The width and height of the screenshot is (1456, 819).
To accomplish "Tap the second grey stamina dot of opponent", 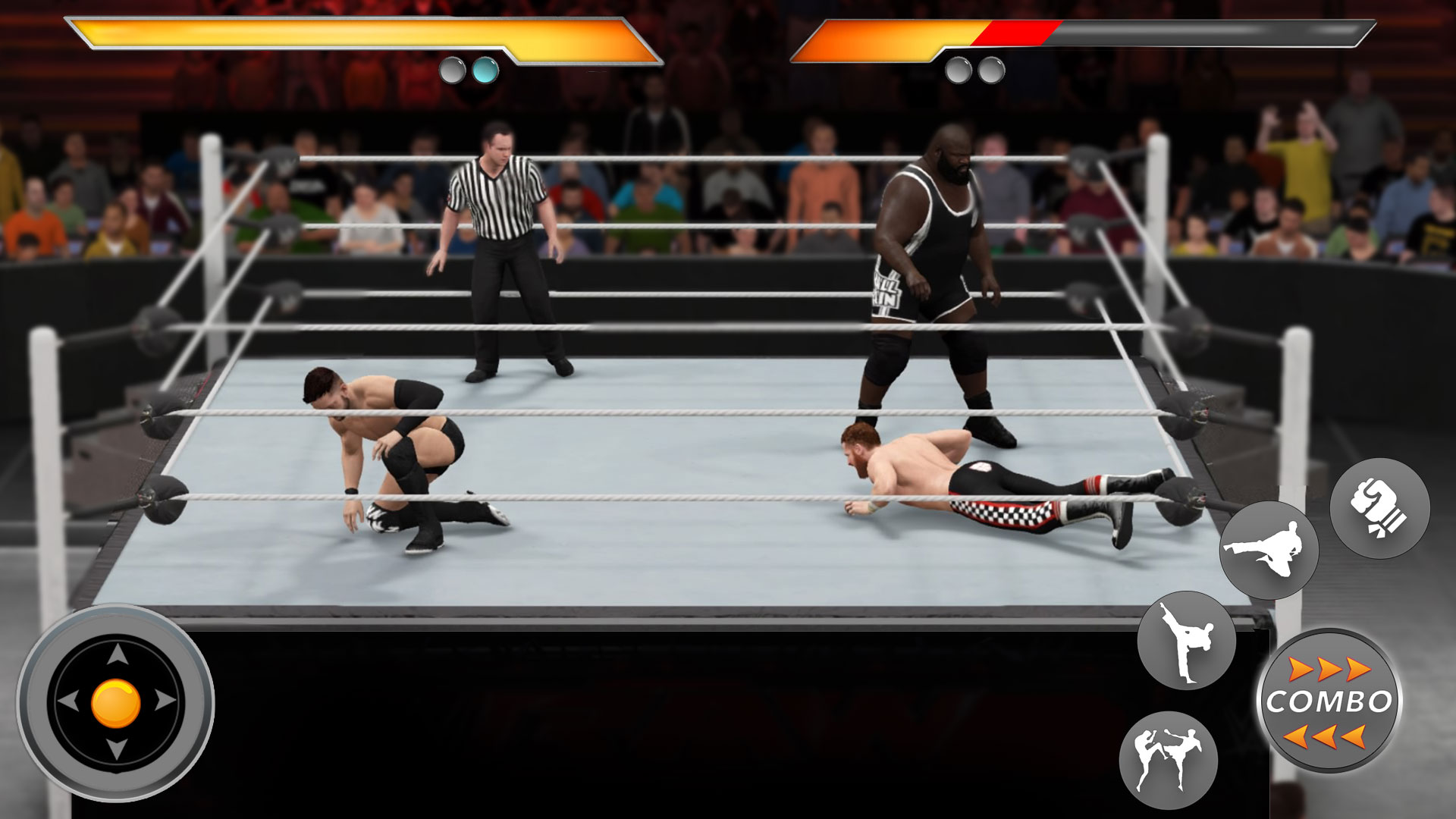I will (990, 71).
